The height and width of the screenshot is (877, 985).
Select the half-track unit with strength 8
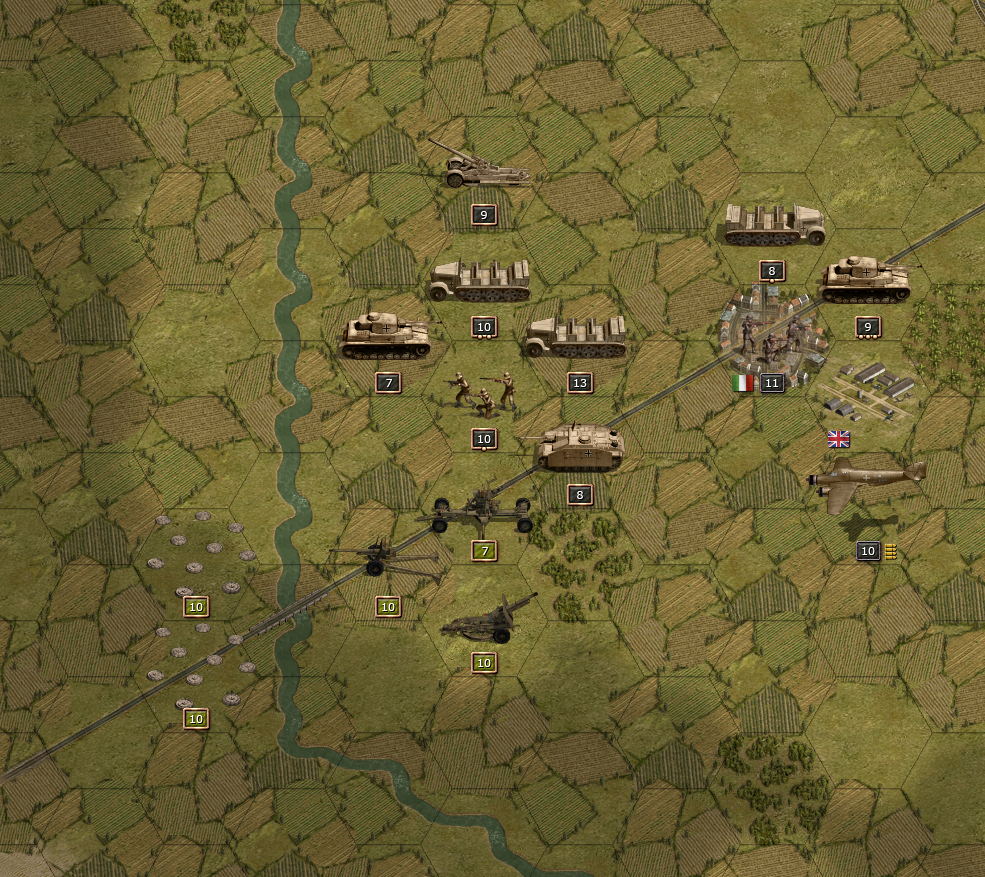[x=774, y=225]
